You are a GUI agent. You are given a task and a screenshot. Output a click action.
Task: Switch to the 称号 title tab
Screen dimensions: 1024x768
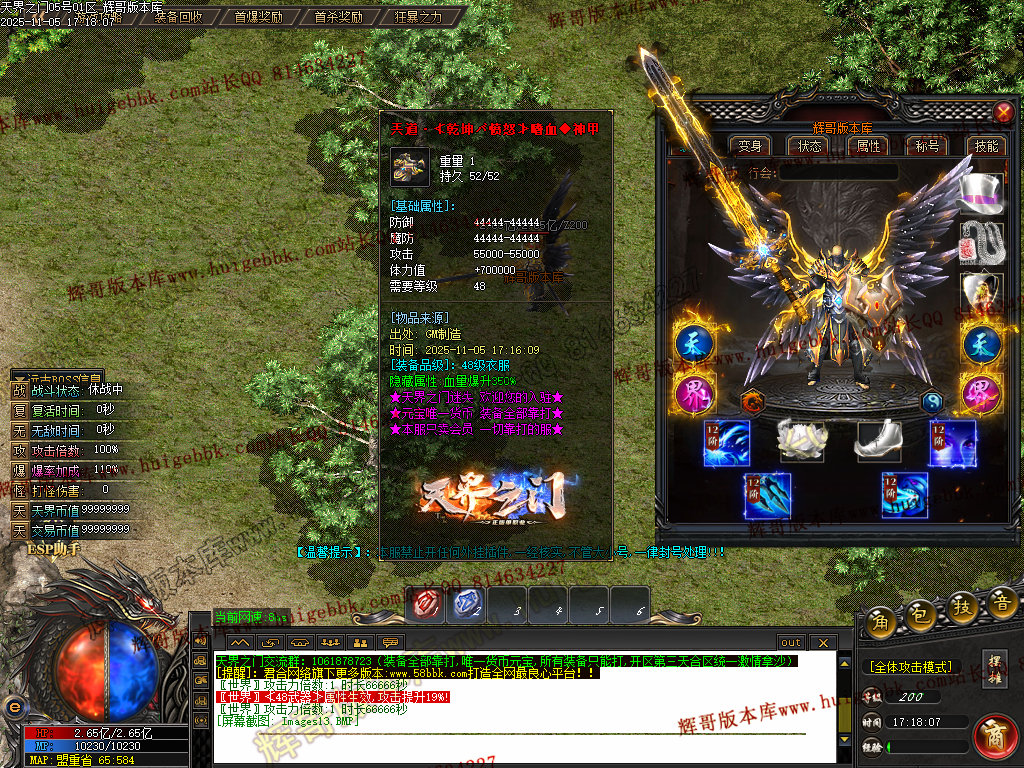(927, 146)
